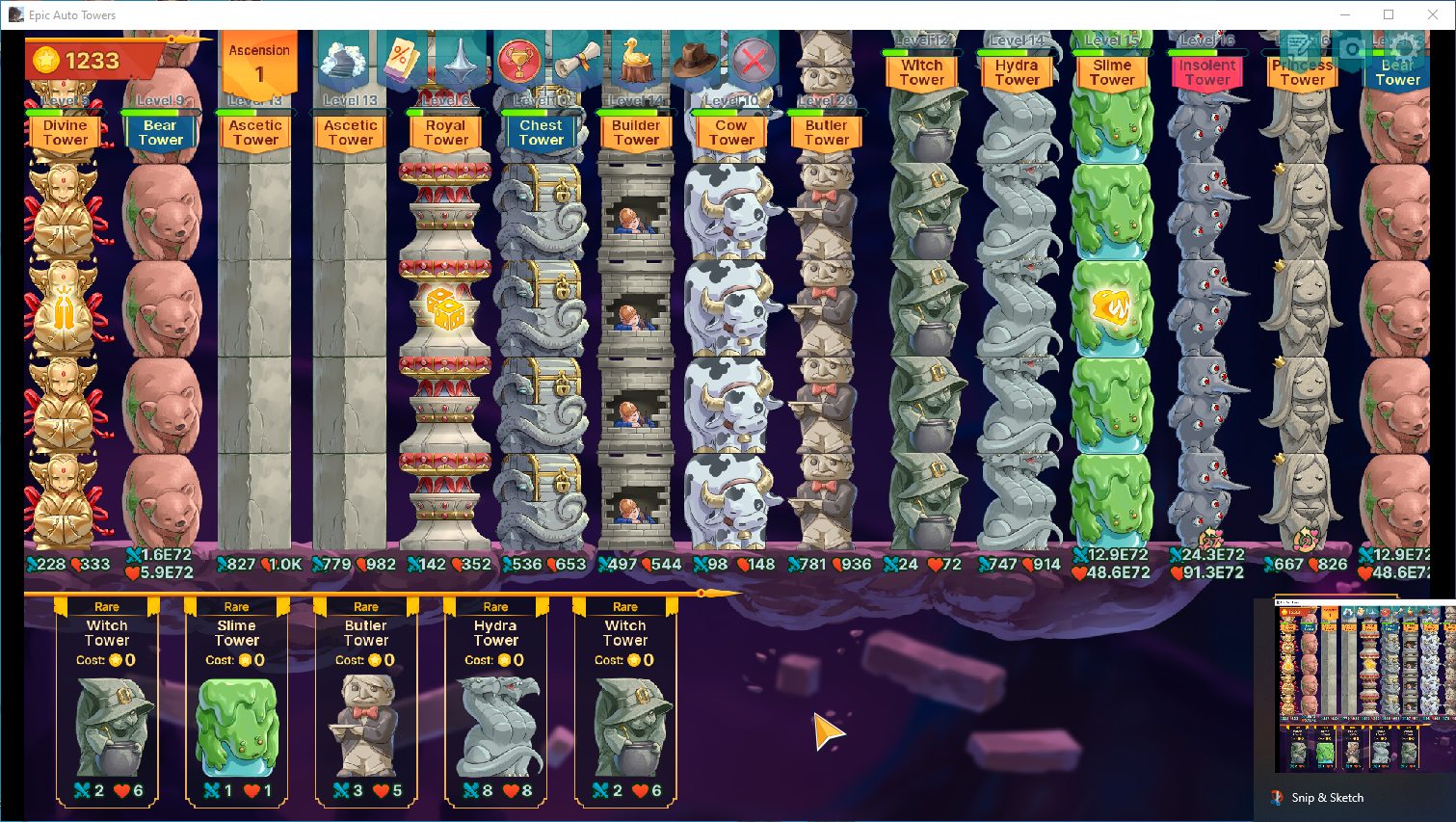The height and width of the screenshot is (822, 1456).
Task: Click the duck on stump item icon
Action: coord(637,58)
